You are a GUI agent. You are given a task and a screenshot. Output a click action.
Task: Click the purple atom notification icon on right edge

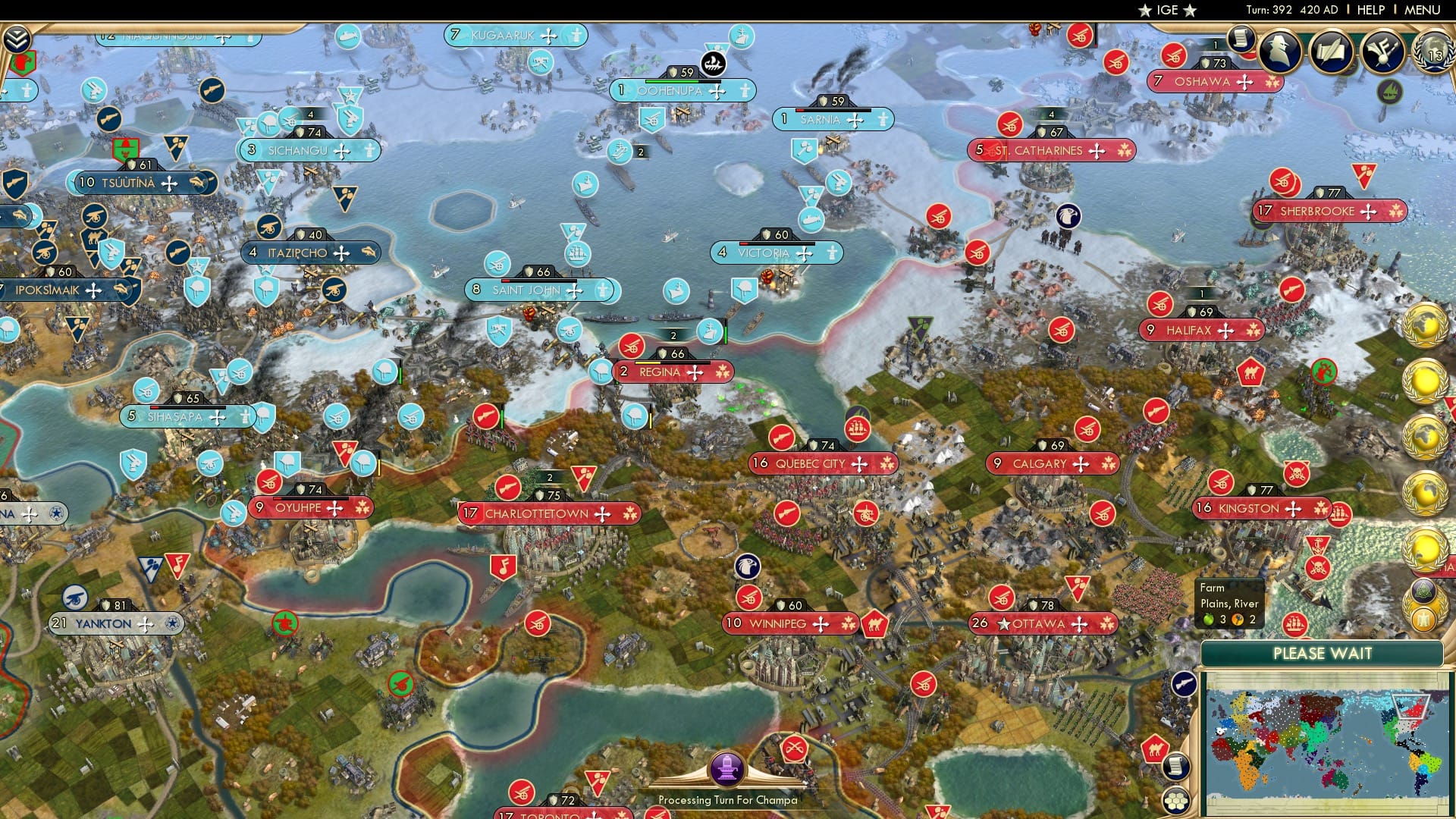click(x=1423, y=591)
